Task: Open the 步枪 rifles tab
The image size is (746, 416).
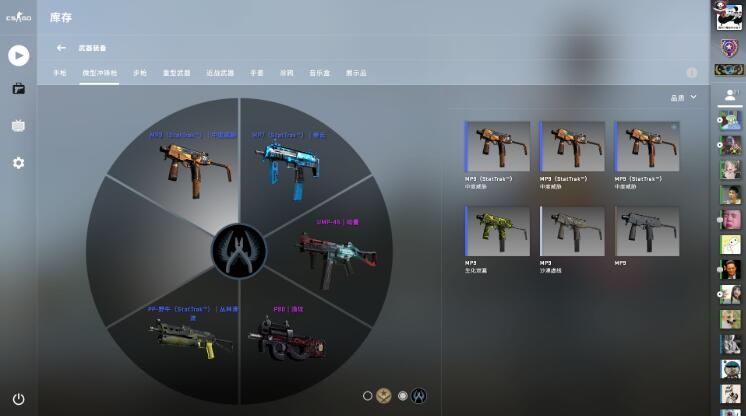Action: pyautogui.click(x=139, y=73)
